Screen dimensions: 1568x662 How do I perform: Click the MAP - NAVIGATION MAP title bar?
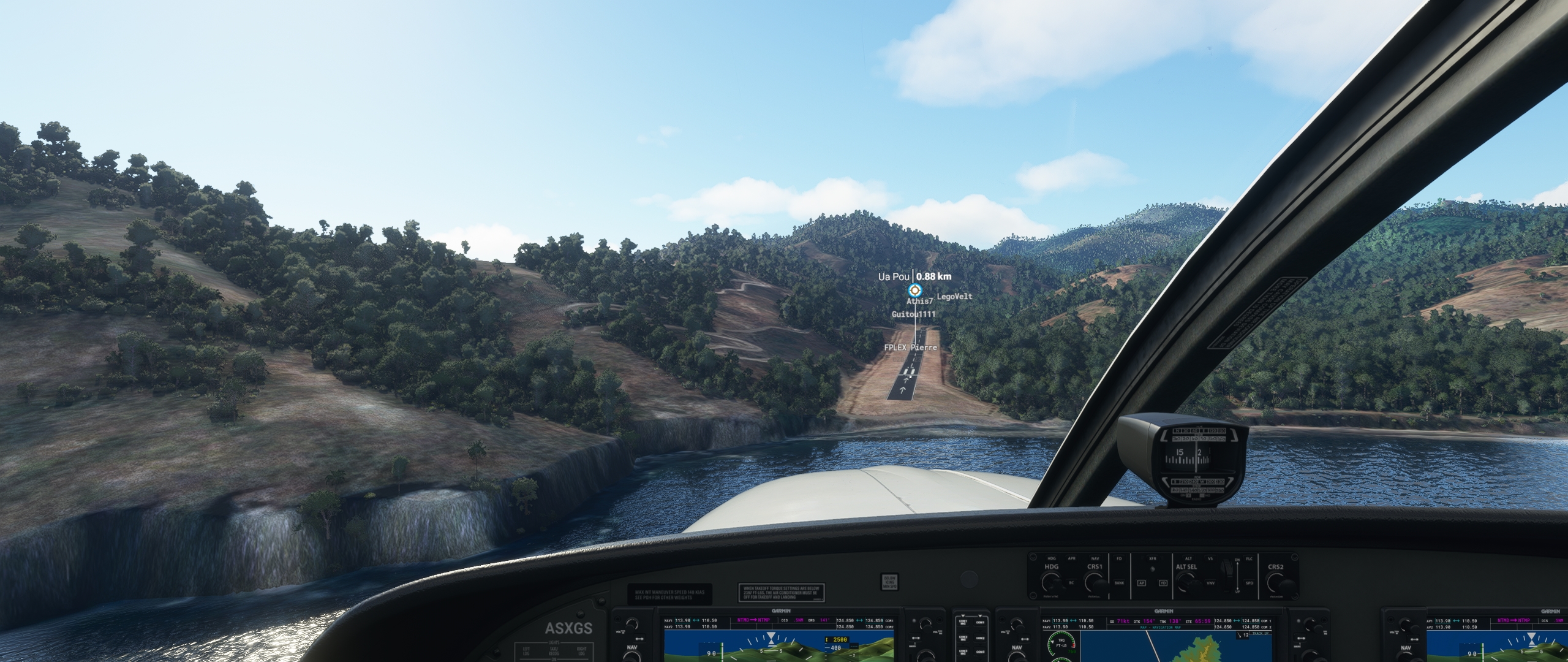point(1161,627)
